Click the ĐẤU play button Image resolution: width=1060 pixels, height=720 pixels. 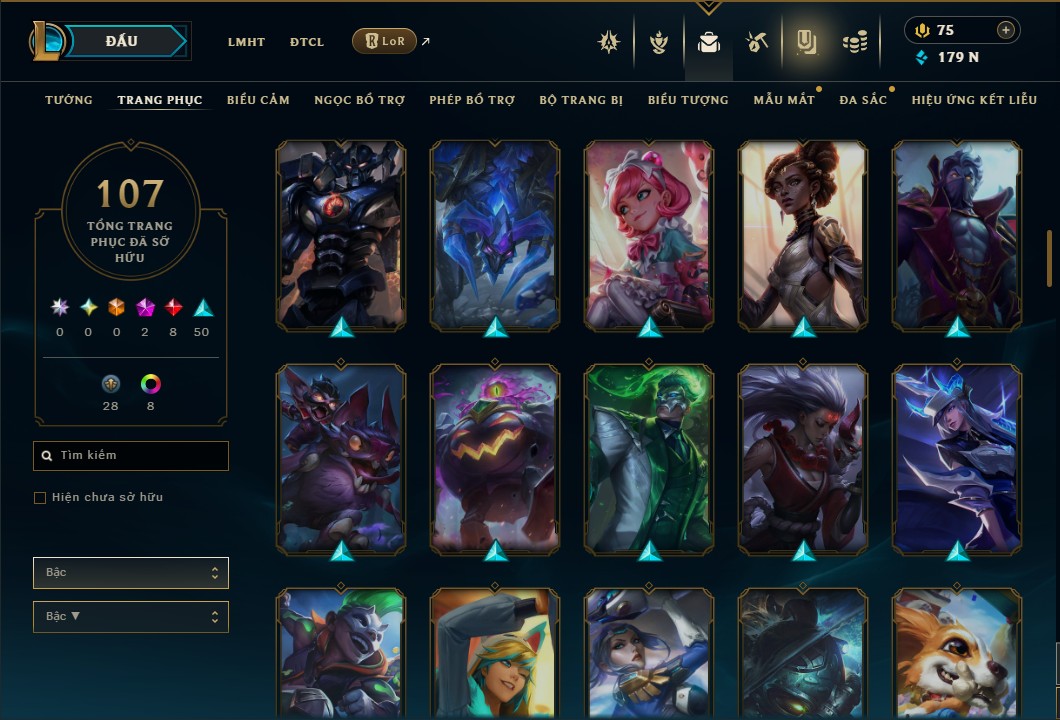tap(122, 41)
